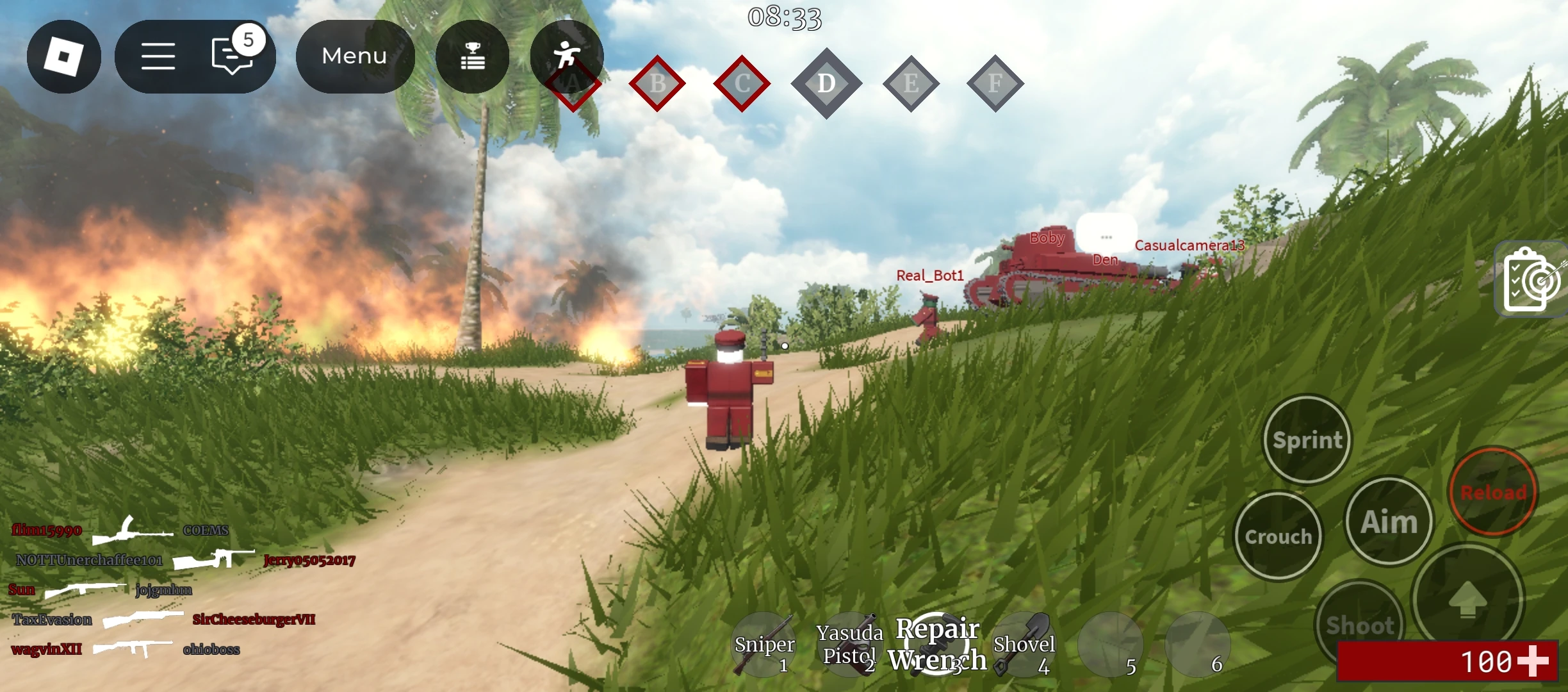Open the emotes character icon
The width and height of the screenshot is (1568, 692).
coord(567,56)
